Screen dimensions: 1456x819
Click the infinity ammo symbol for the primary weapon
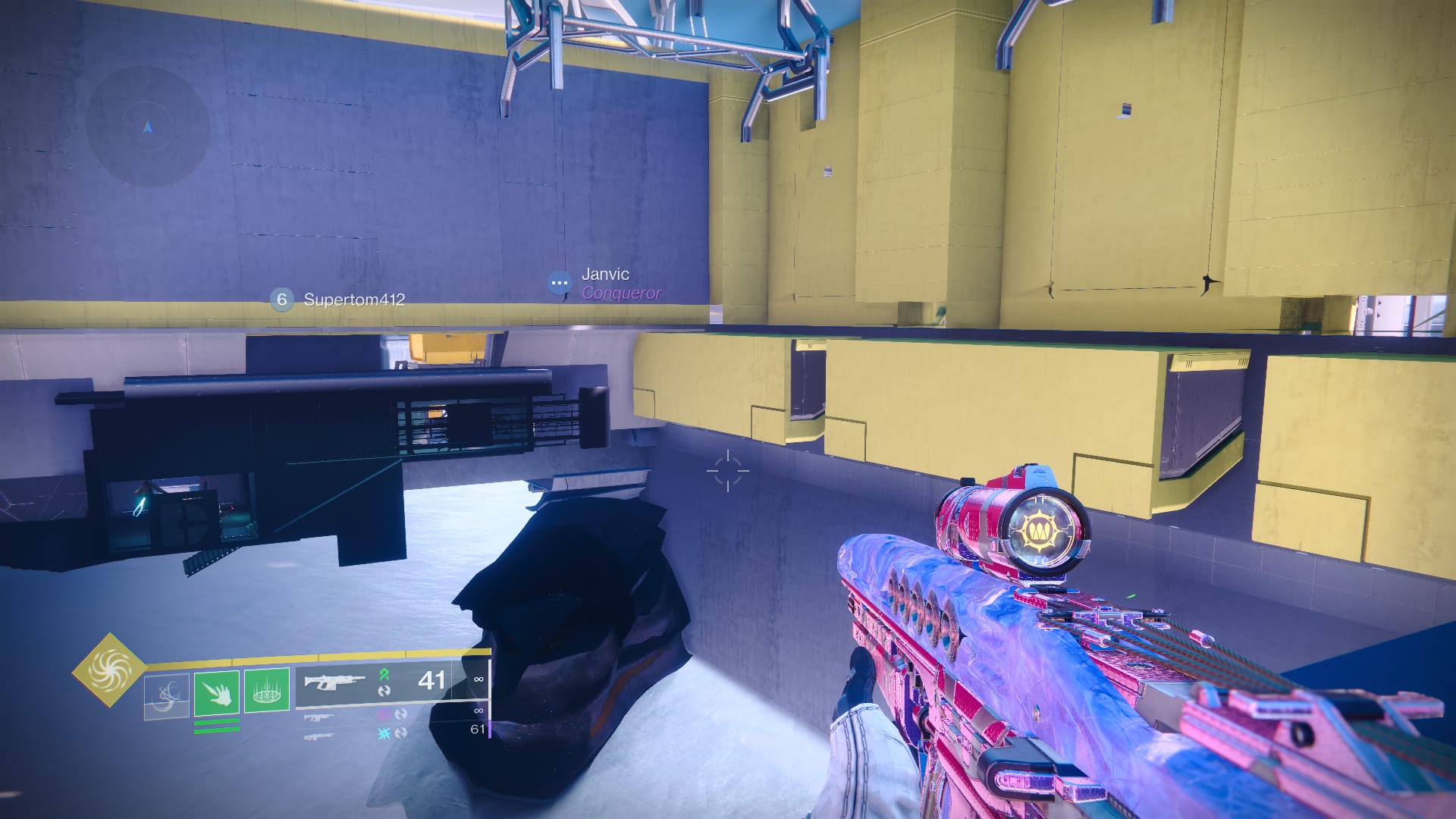479,679
